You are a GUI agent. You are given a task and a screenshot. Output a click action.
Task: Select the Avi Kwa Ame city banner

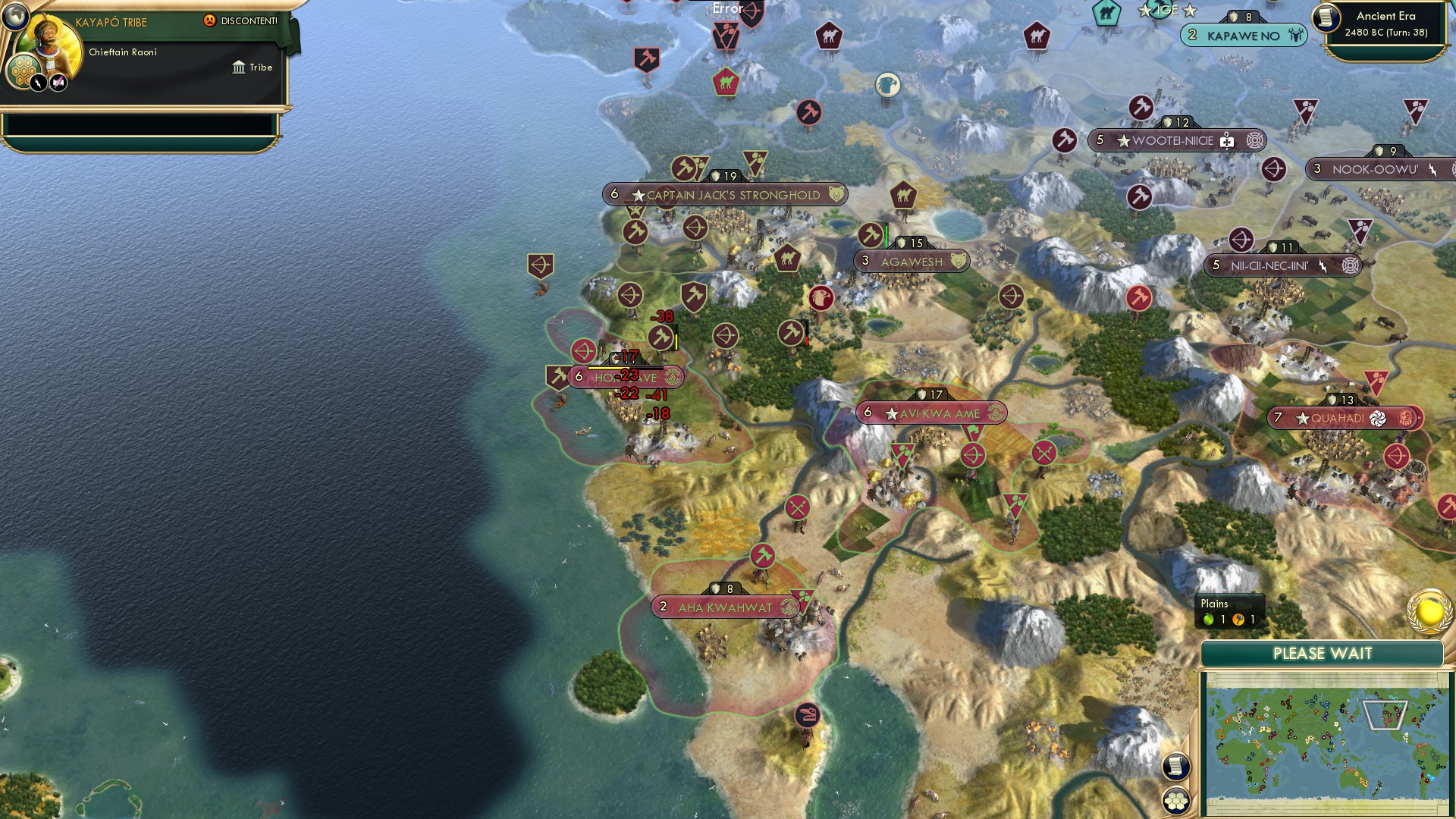(929, 413)
